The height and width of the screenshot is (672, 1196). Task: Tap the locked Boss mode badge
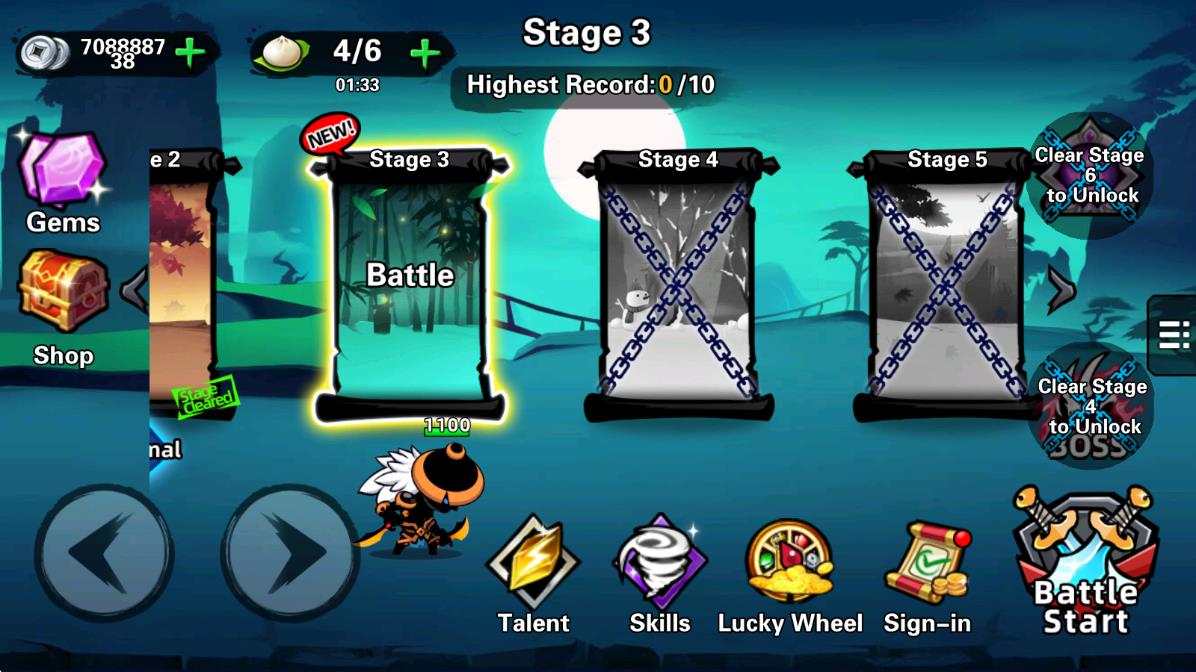(x=1089, y=406)
